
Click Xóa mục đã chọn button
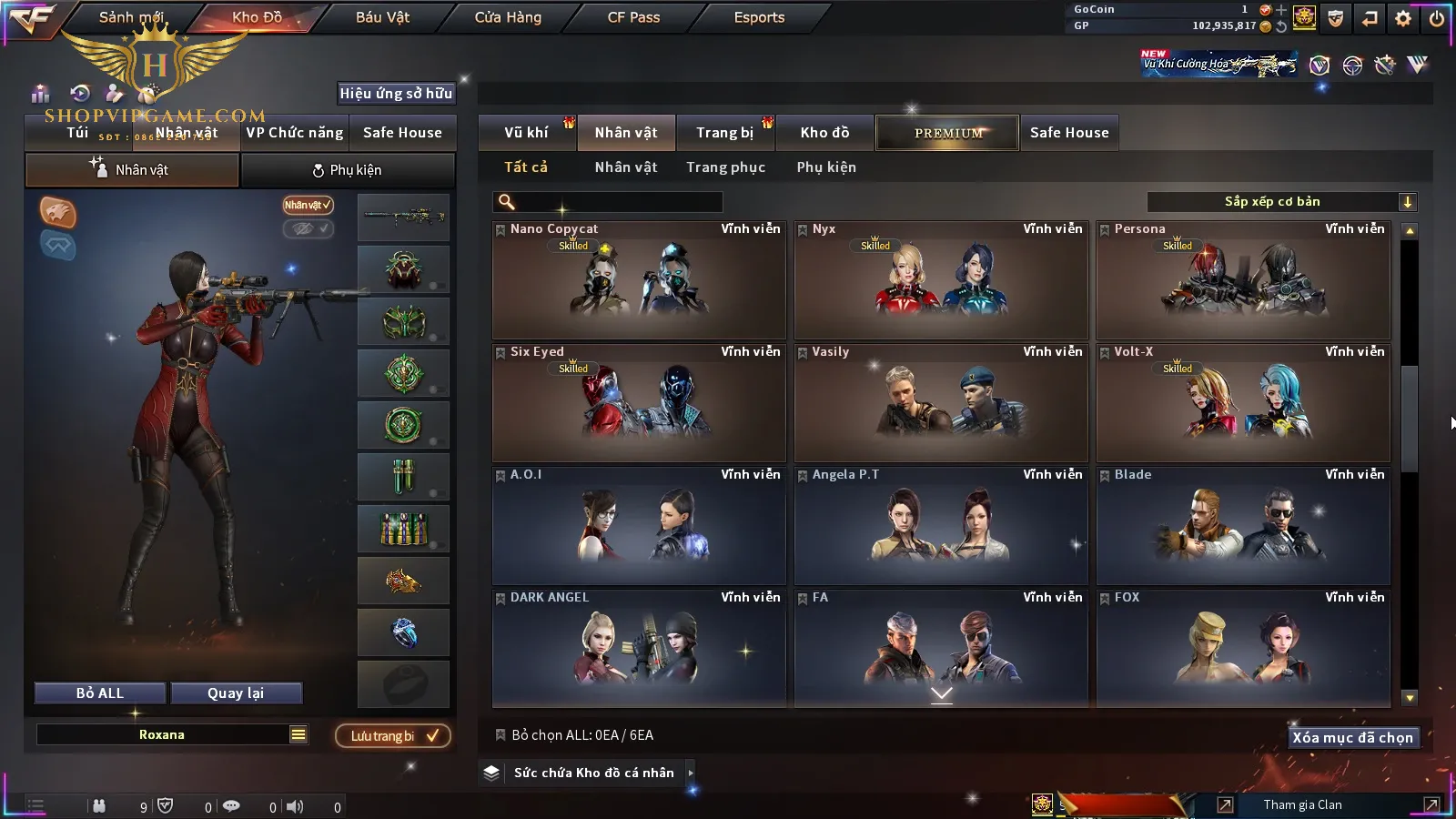1352,738
